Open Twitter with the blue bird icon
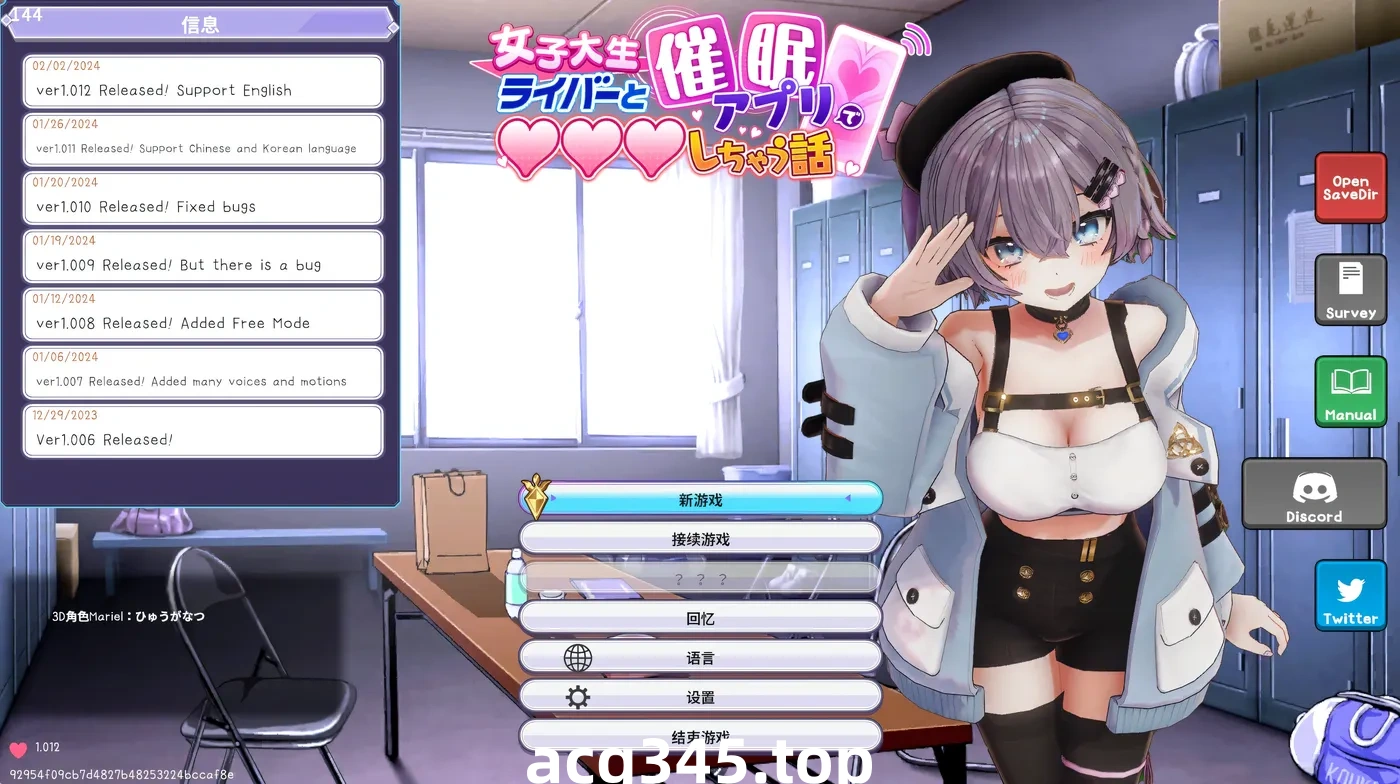Image resolution: width=1400 pixels, height=784 pixels. pyautogui.click(x=1350, y=594)
